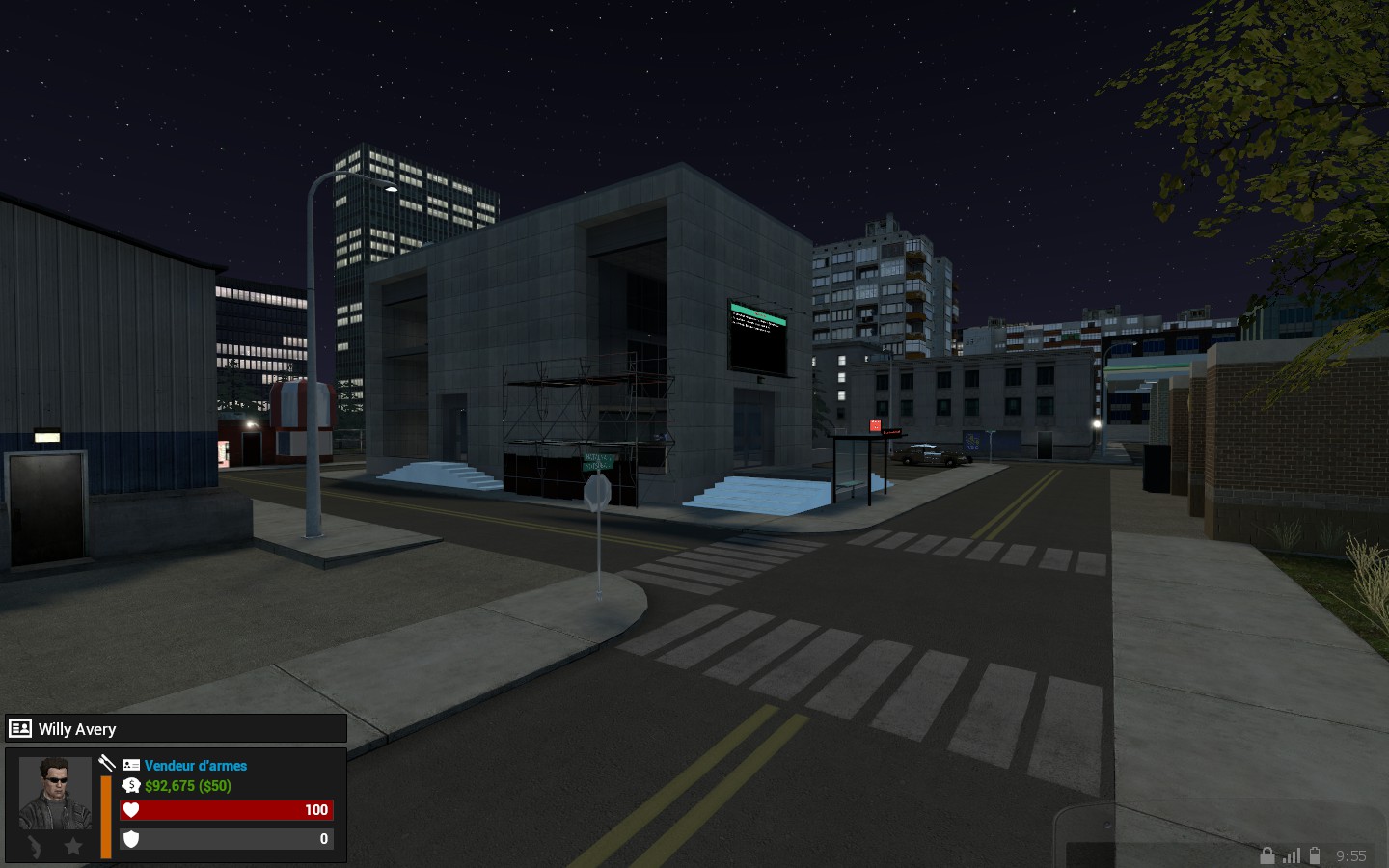Toggle the chevron rank emblem on the portrait
This screenshot has height=868, width=1389.
(x=35, y=846)
